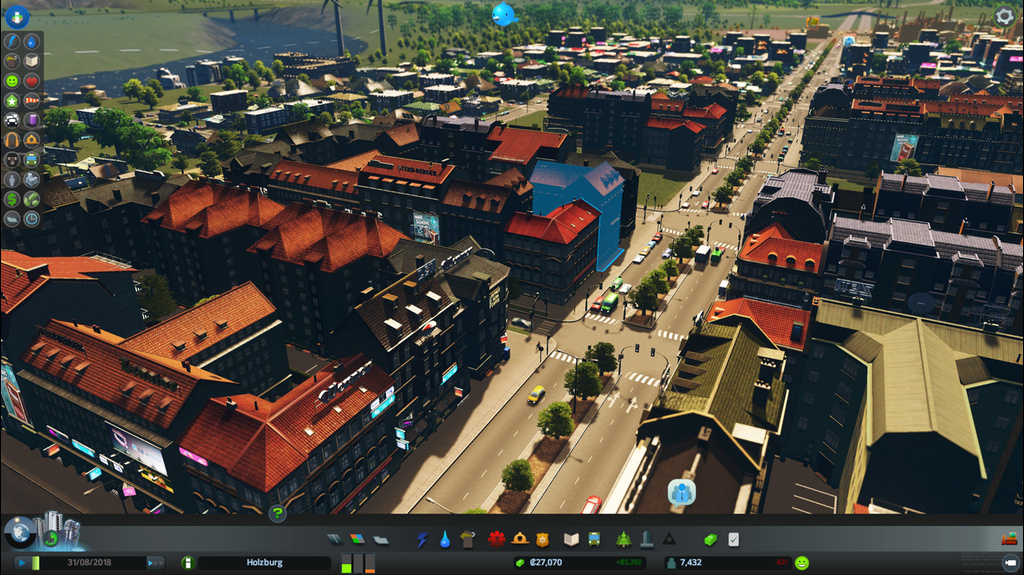This screenshot has width=1024, height=575.
Task: Select the water and sewage tool
Action: point(445,539)
